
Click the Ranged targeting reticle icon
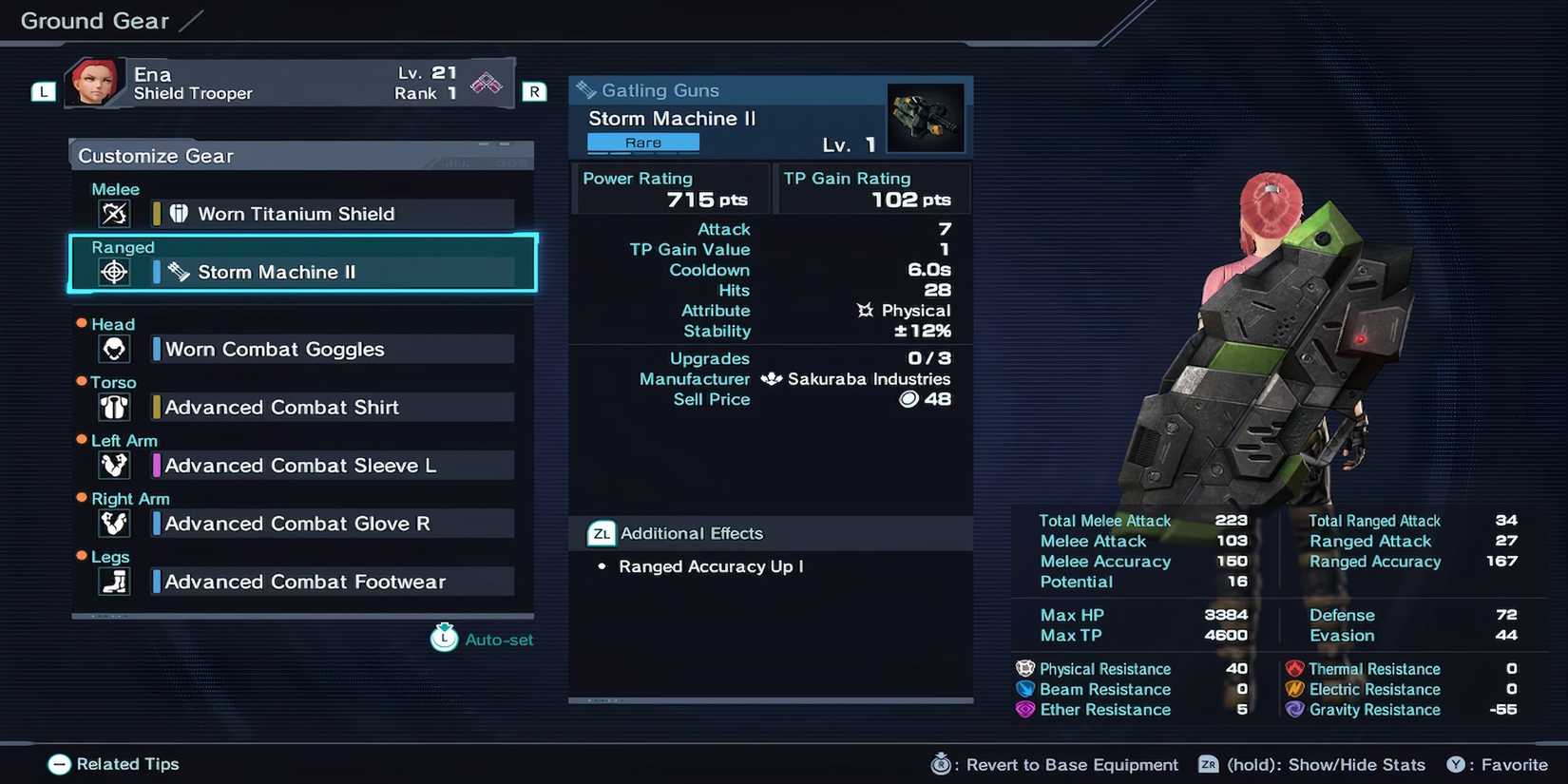tap(114, 272)
